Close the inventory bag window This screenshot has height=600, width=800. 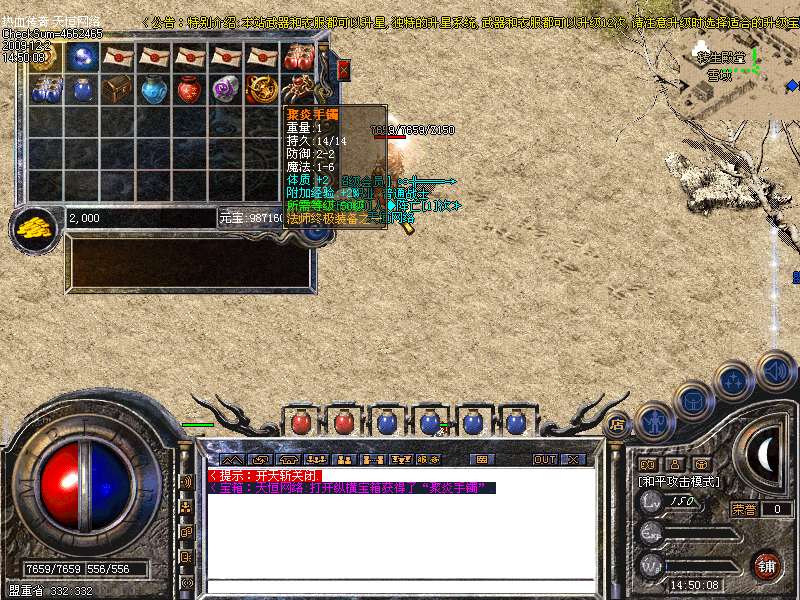click(344, 69)
